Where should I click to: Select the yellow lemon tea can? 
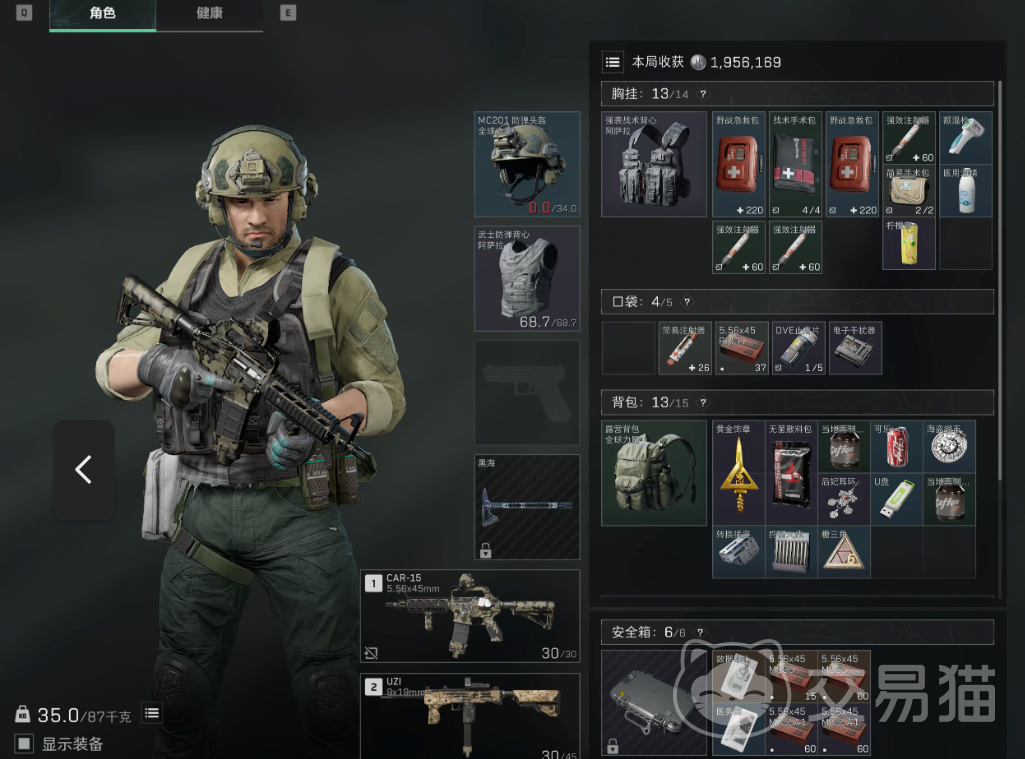pos(908,244)
